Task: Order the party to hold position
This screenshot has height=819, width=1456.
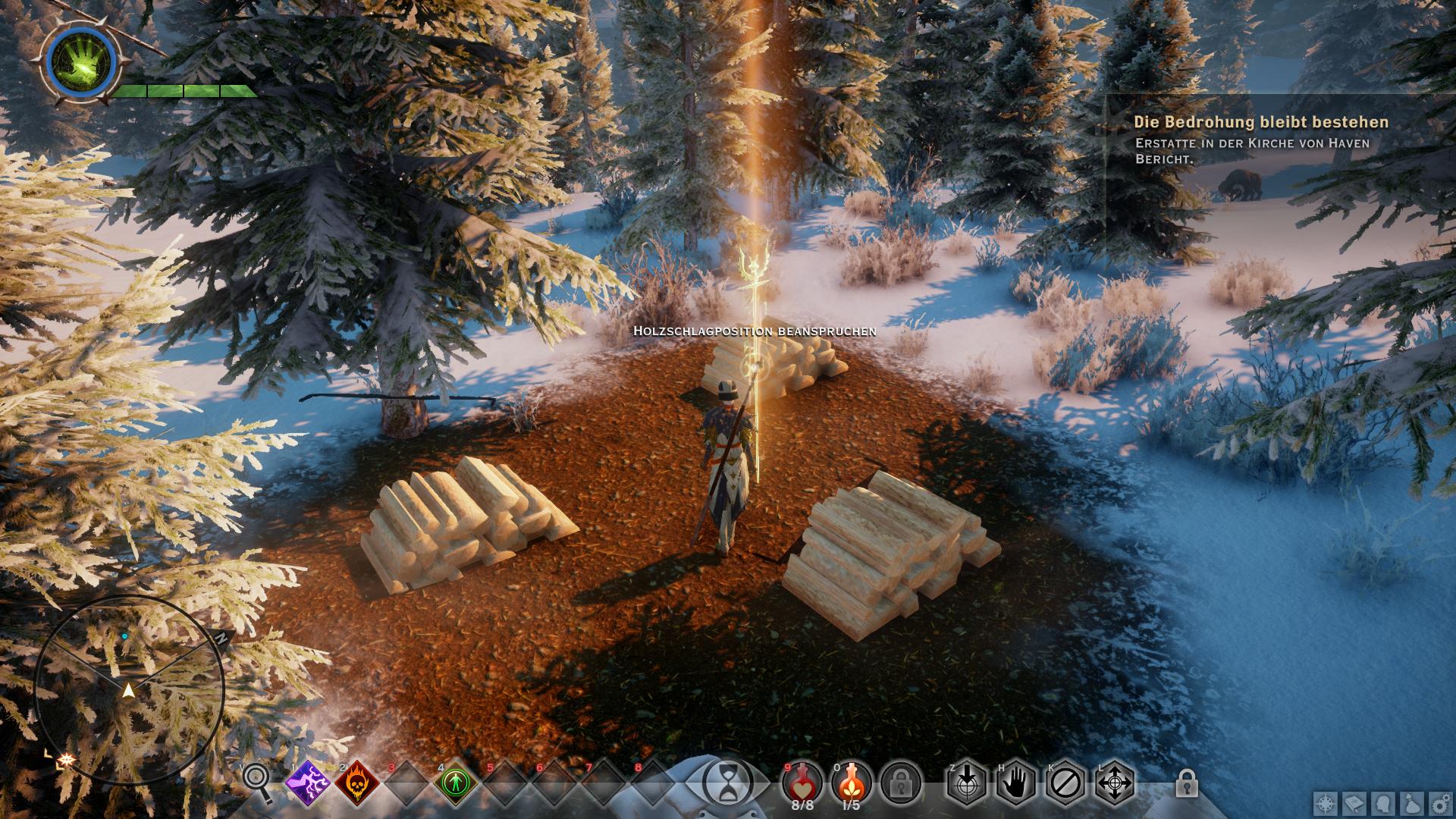Action: pos(1015,781)
